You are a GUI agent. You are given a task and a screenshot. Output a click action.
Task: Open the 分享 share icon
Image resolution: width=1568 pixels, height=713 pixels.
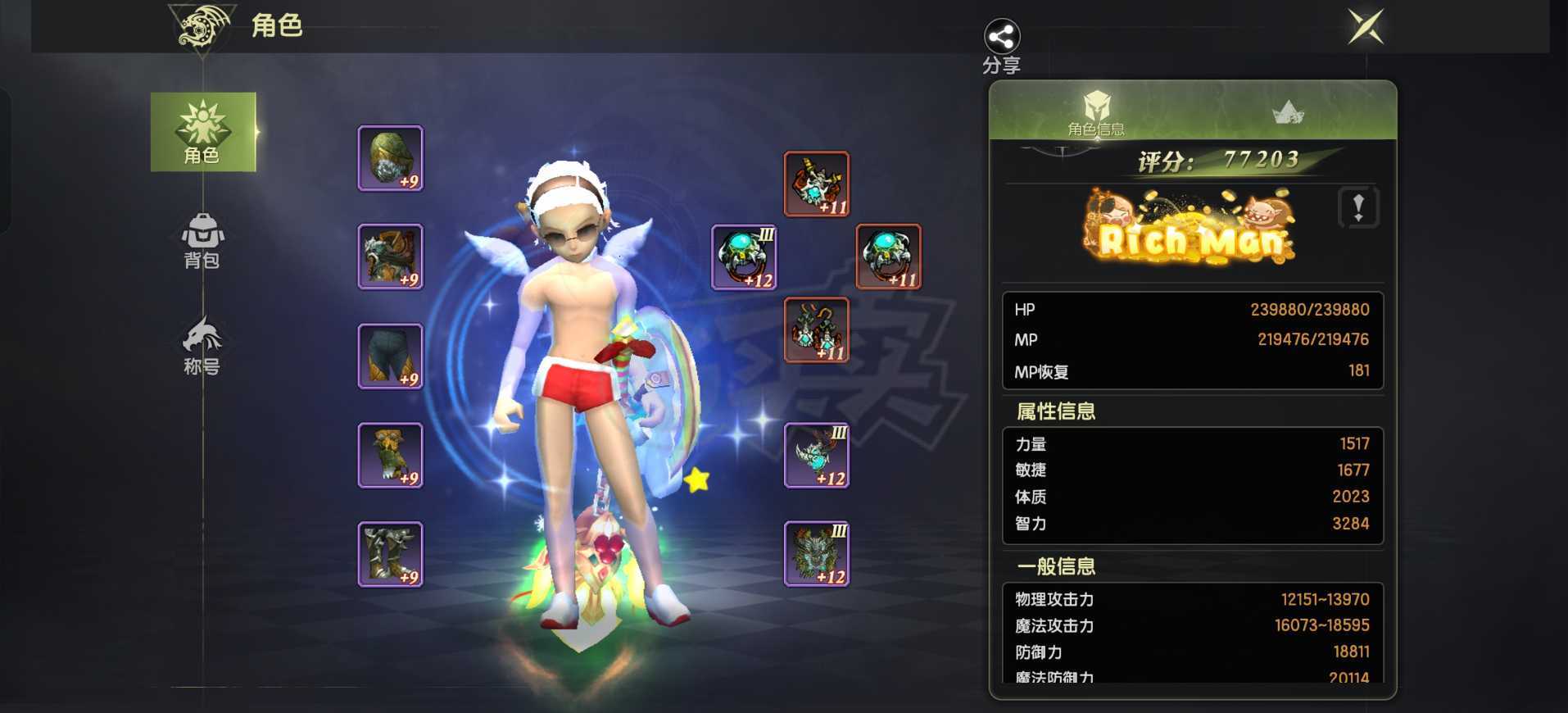click(1001, 38)
